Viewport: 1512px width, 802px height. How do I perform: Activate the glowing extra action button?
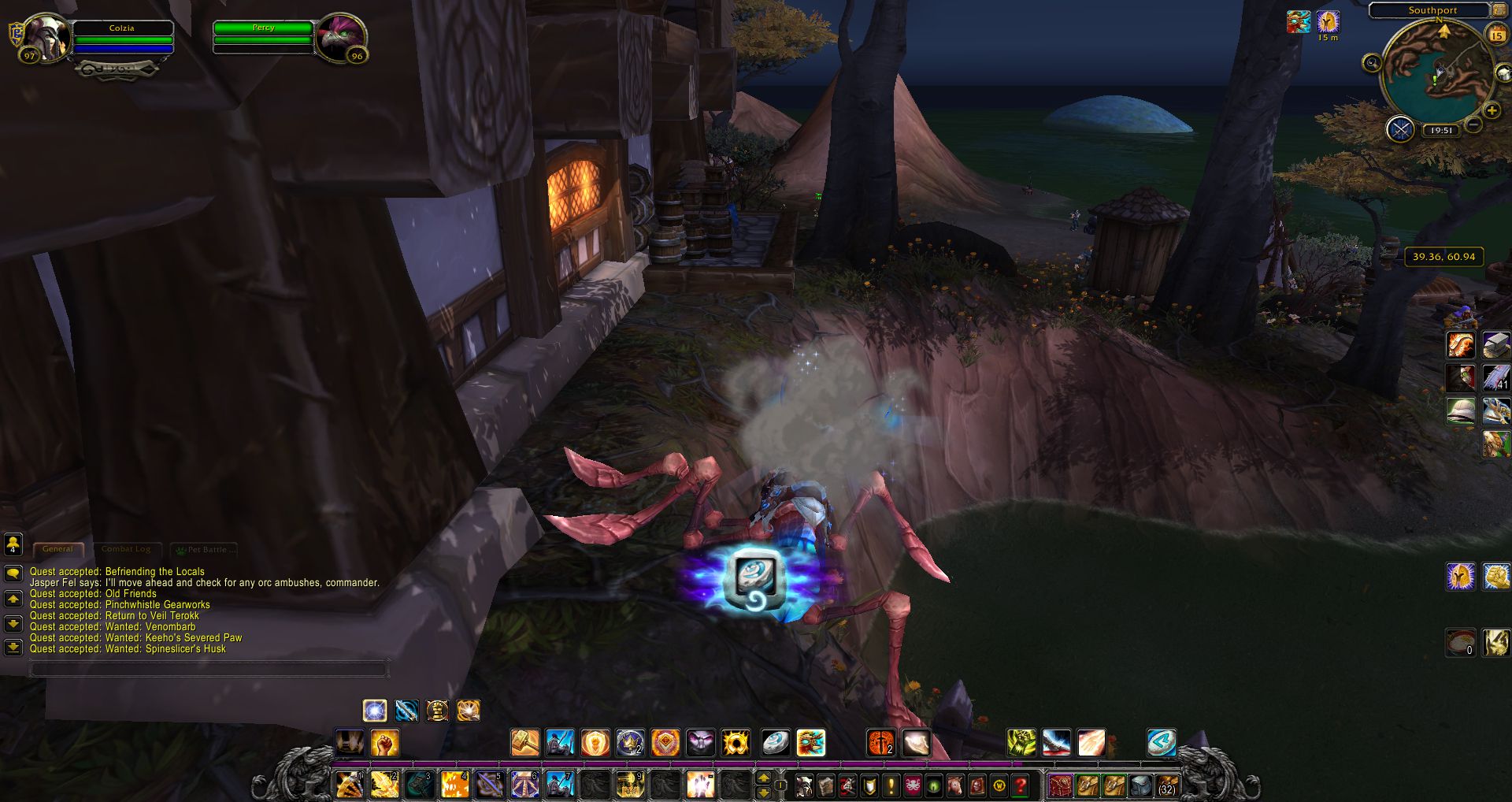point(756,579)
